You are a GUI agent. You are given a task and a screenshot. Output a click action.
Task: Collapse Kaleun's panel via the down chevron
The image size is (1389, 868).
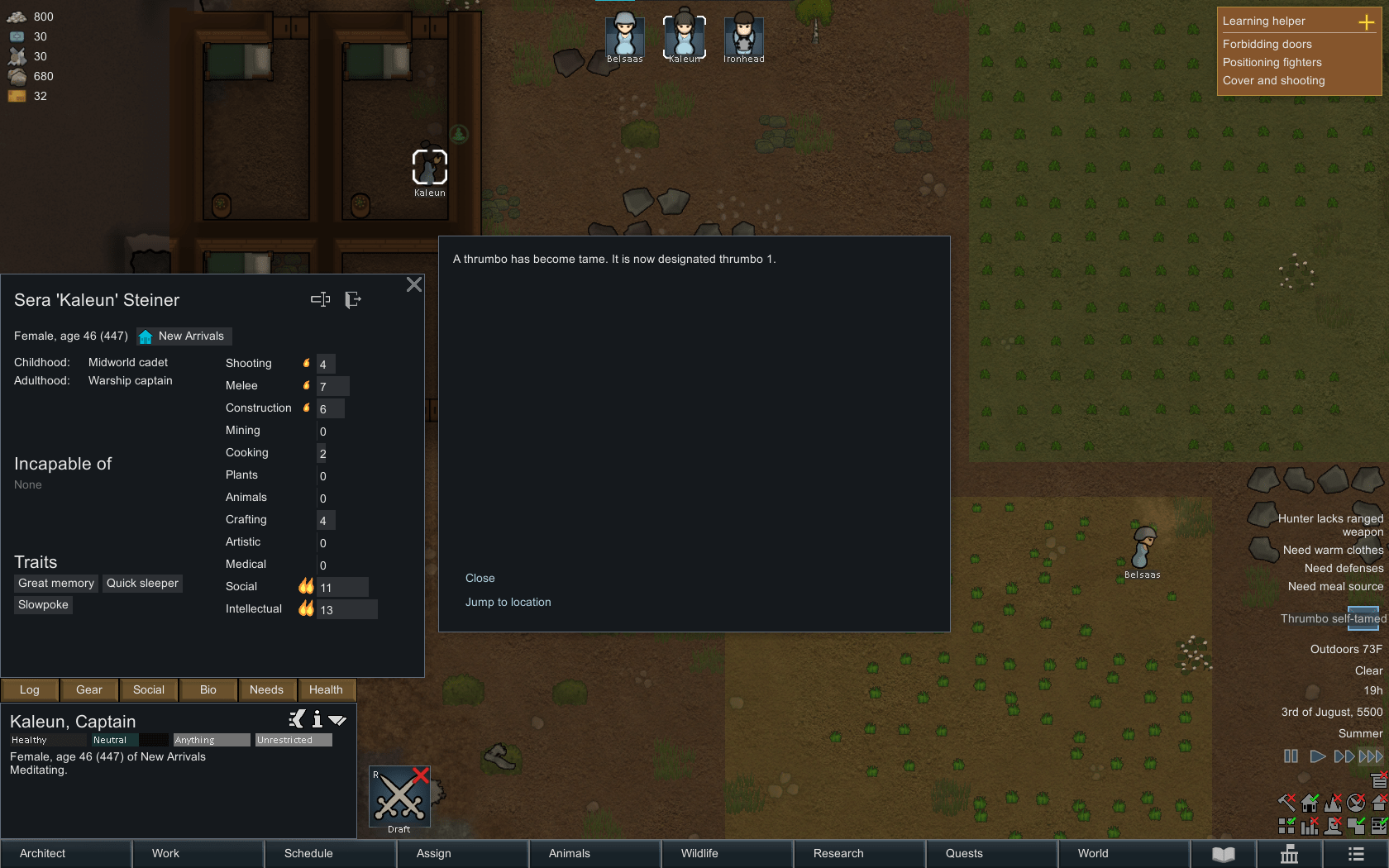tap(337, 719)
